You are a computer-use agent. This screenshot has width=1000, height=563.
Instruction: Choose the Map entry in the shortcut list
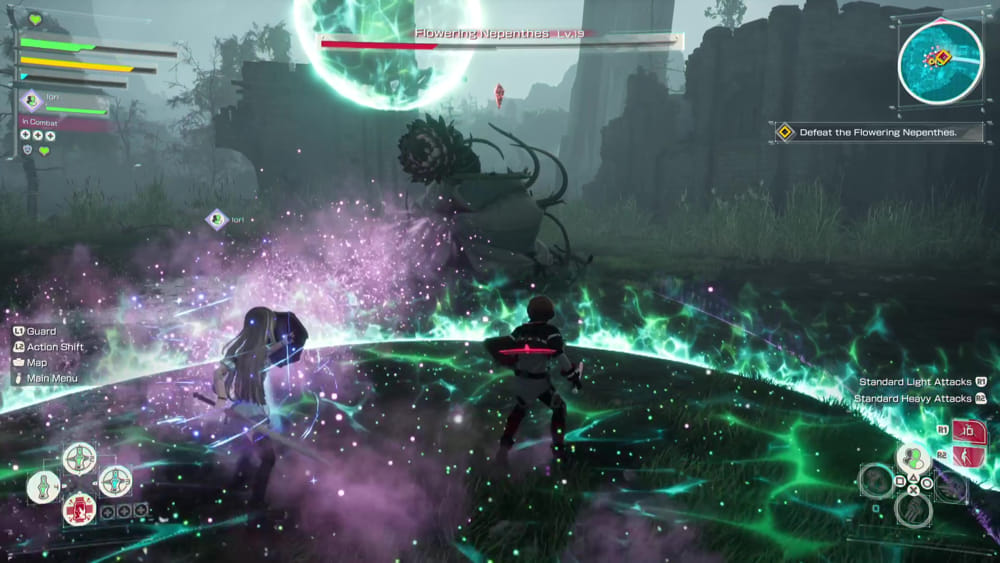(x=37, y=362)
